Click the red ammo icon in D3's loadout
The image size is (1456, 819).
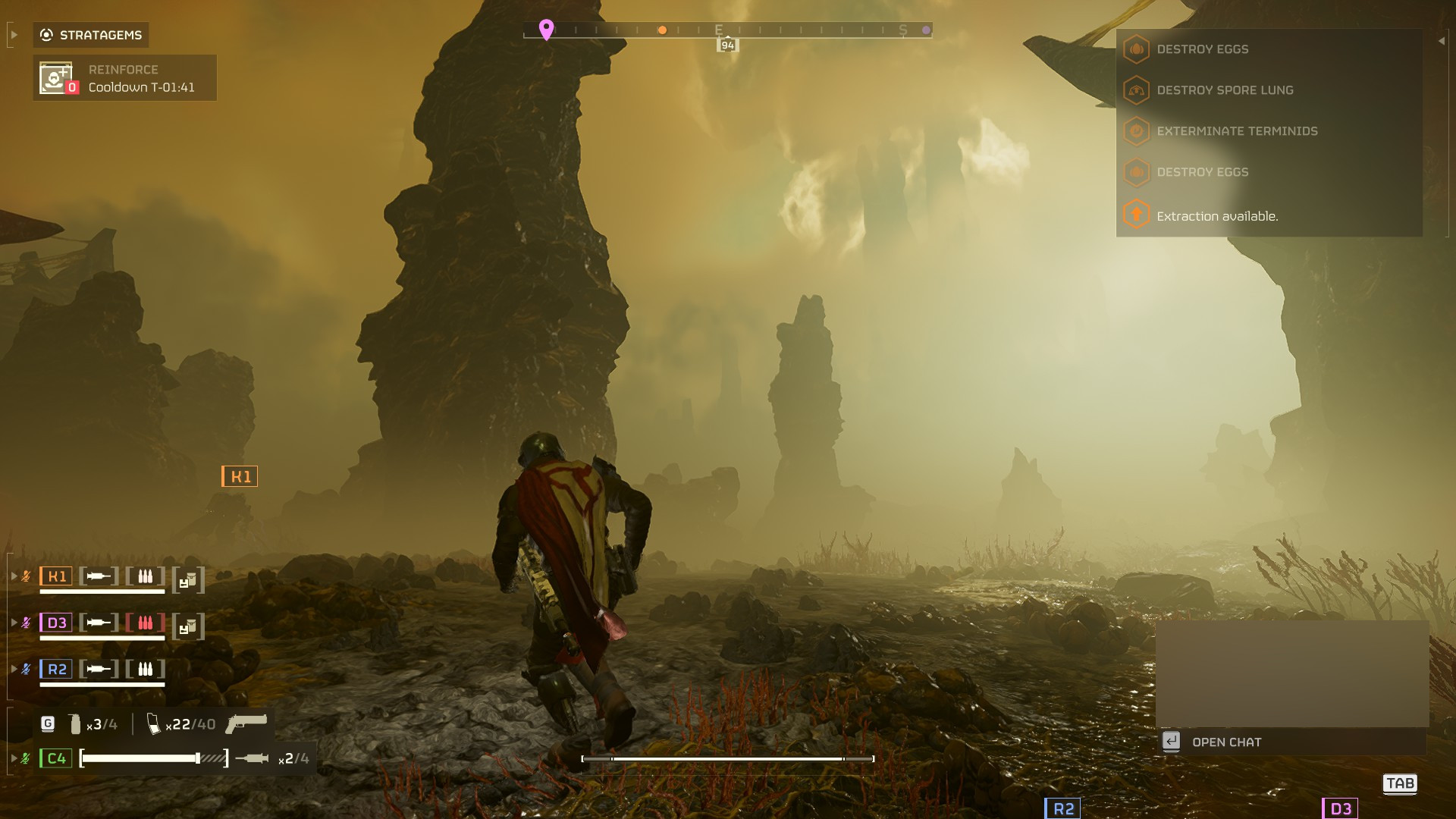145,622
